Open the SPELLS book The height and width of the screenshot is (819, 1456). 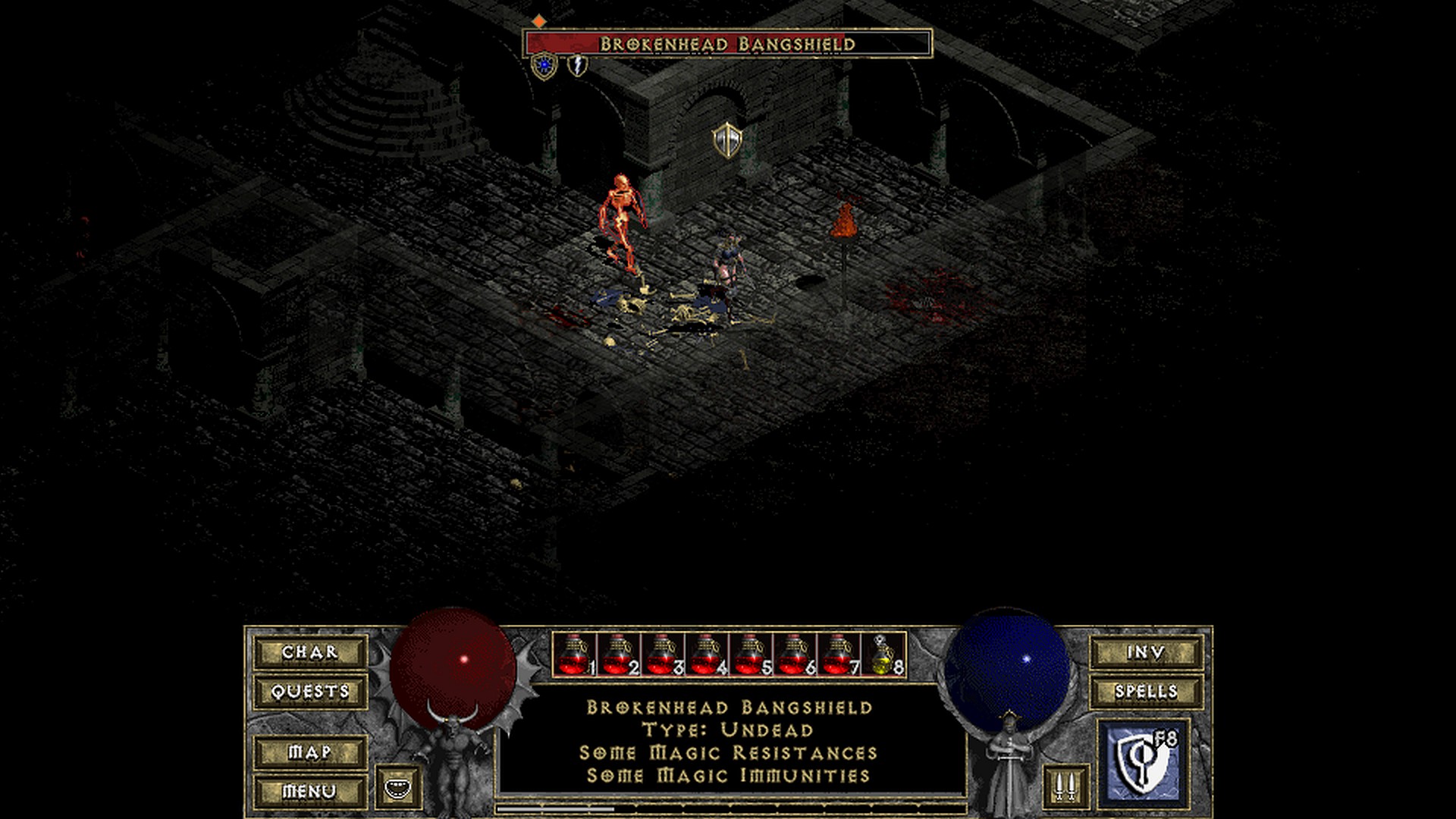tap(1146, 692)
